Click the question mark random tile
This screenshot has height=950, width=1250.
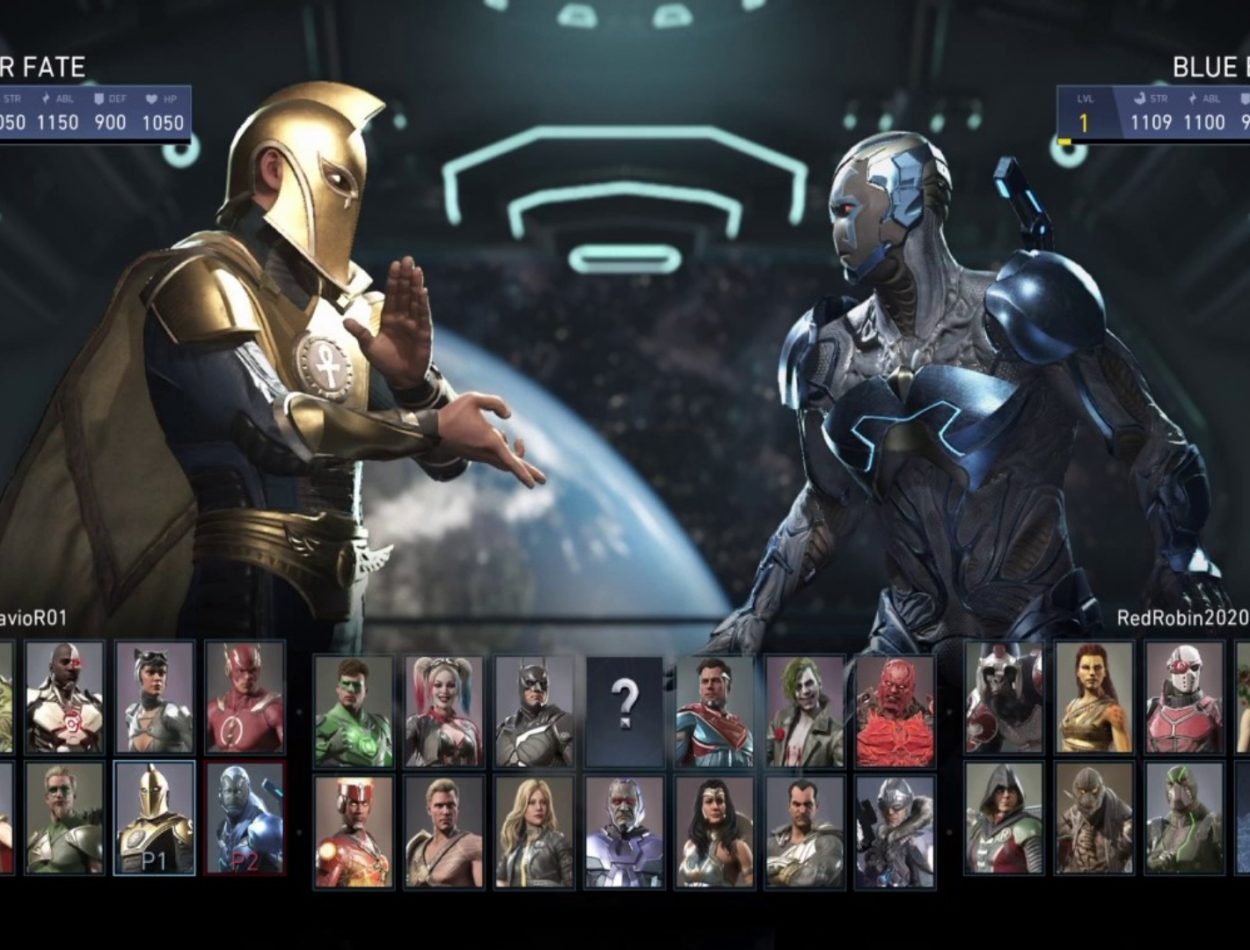(x=625, y=711)
